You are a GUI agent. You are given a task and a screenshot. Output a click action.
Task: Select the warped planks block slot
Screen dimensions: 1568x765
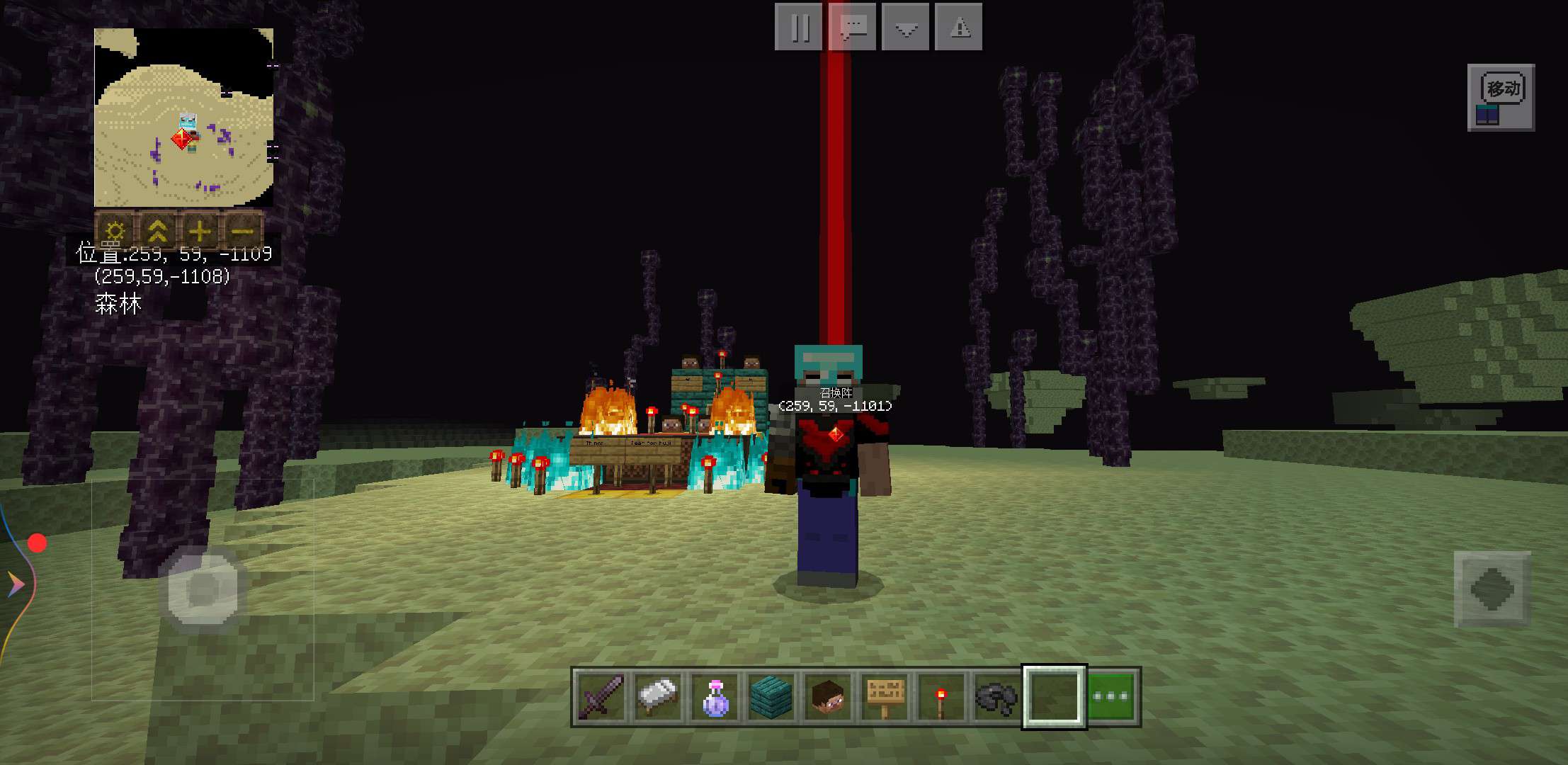pyautogui.click(x=771, y=696)
